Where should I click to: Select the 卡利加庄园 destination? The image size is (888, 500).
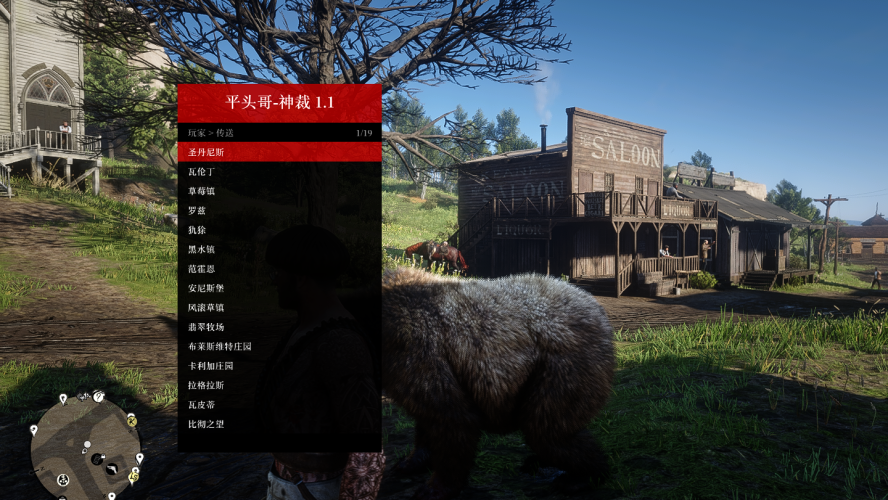pyautogui.click(x=279, y=365)
